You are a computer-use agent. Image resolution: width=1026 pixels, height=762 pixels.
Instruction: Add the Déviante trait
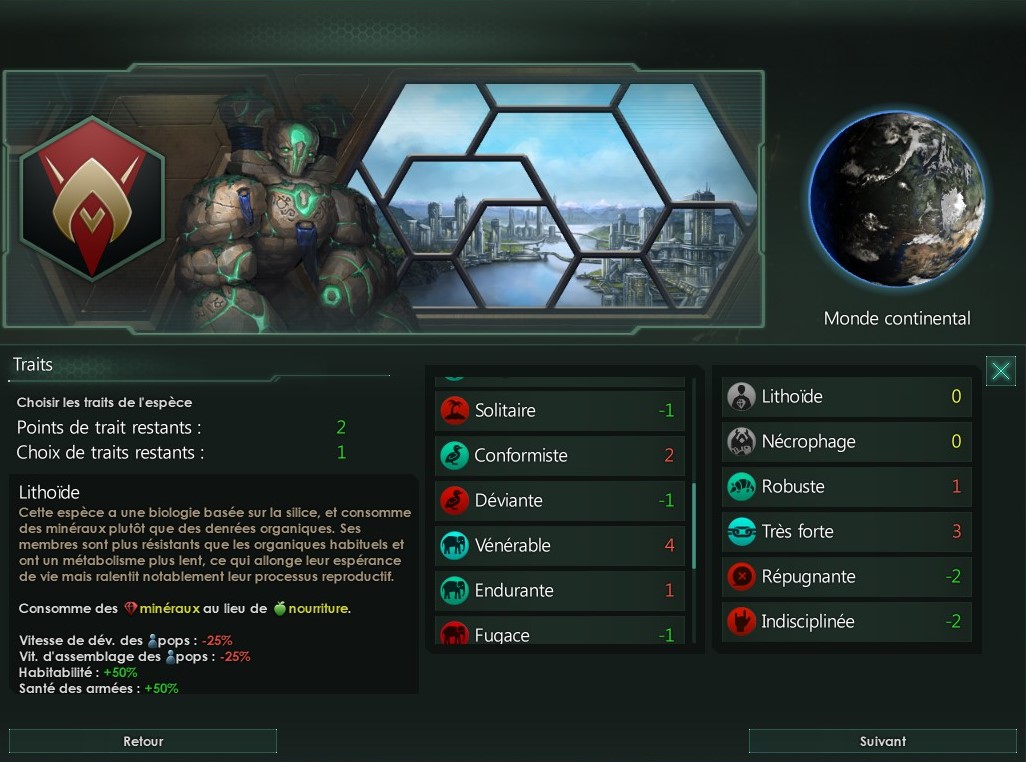pos(560,500)
